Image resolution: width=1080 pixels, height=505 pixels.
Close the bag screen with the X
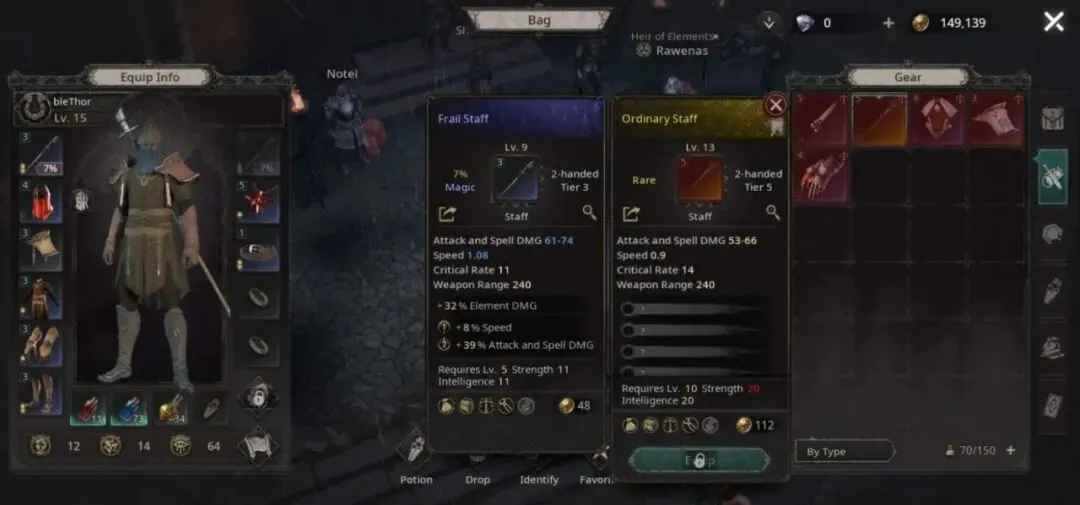click(1053, 22)
